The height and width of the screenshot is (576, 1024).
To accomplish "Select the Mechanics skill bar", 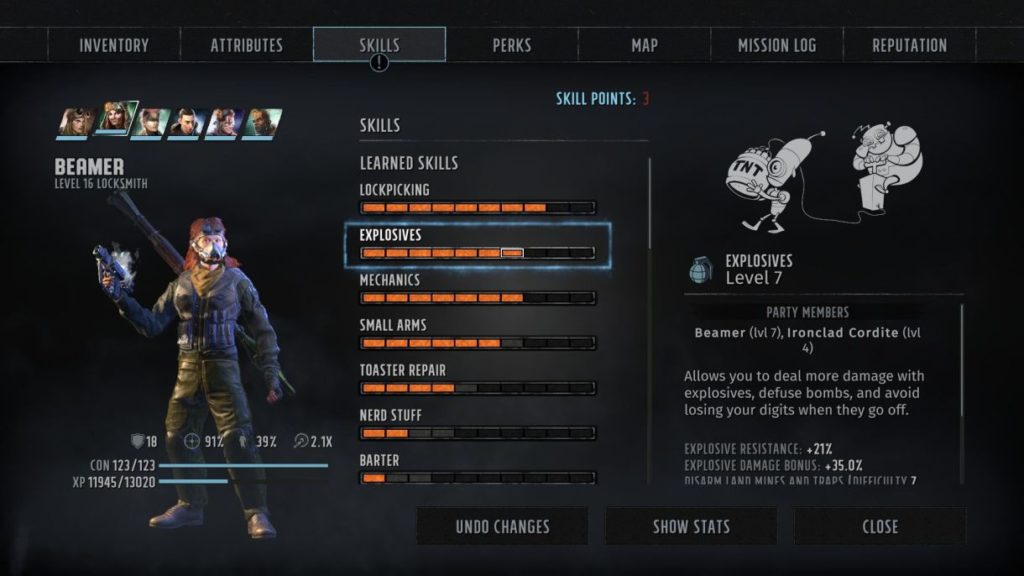I will (x=477, y=298).
